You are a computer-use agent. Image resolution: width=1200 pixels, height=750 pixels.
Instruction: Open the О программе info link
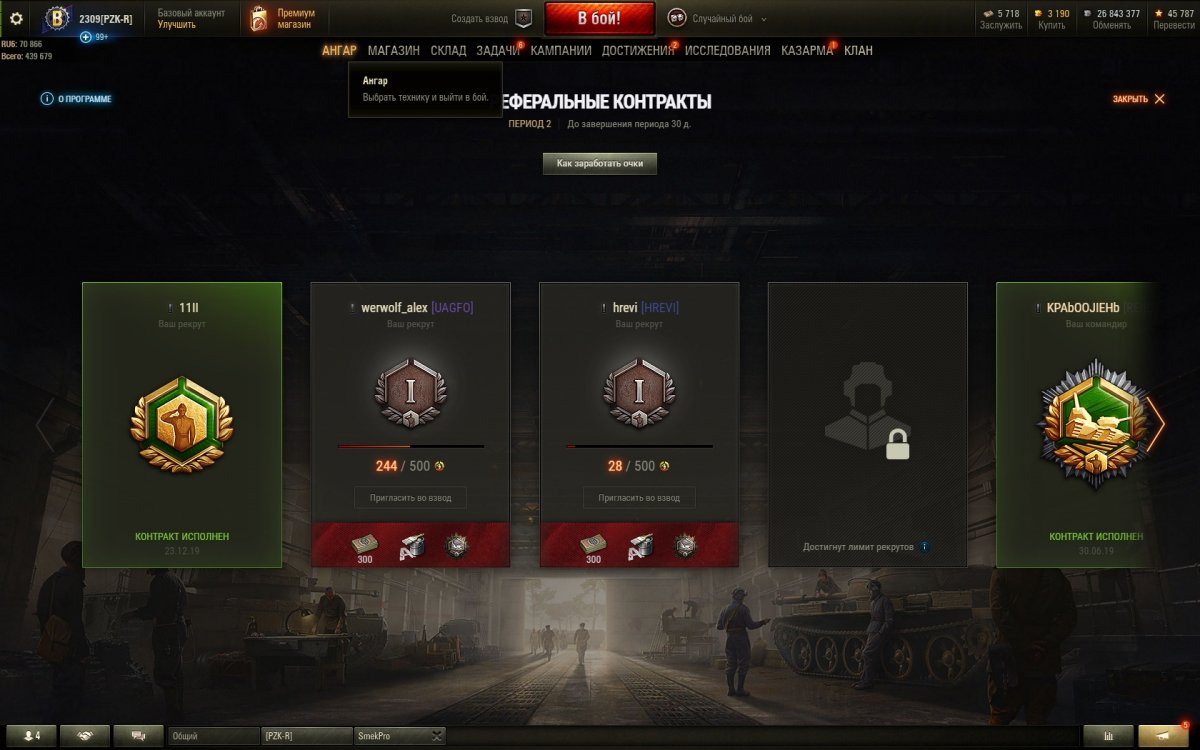point(76,99)
